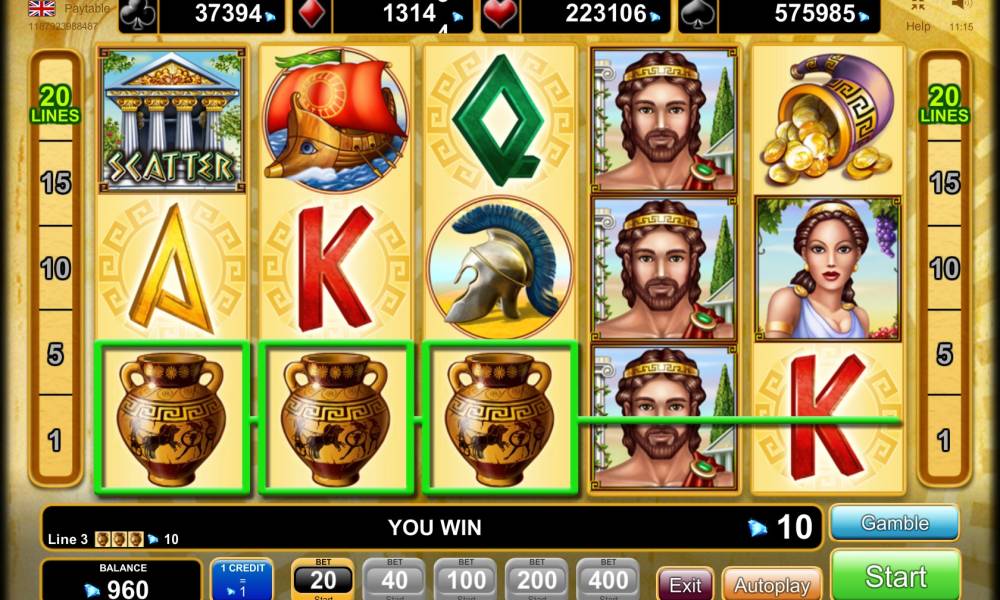Click the green Start button

(x=895, y=576)
